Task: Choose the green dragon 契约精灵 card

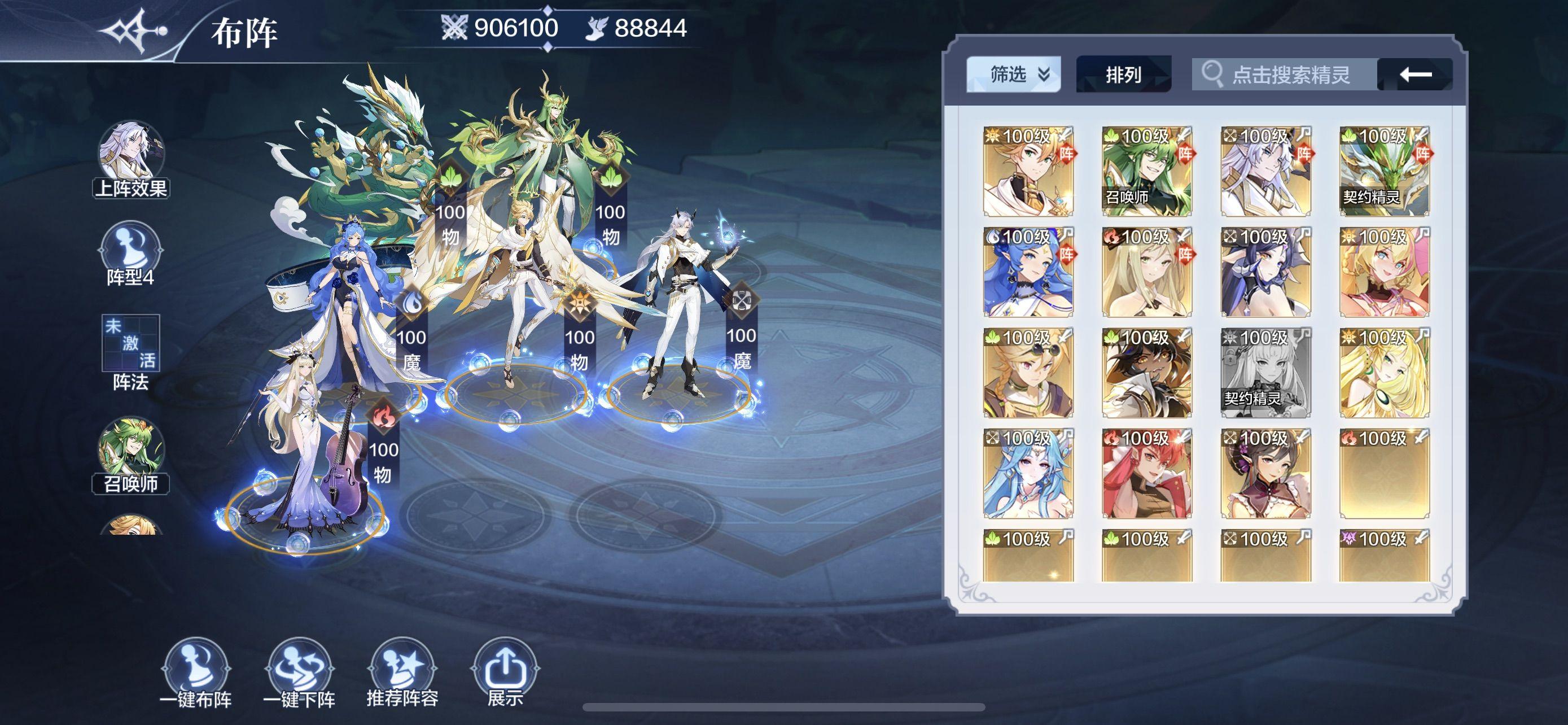Action: coord(1384,172)
